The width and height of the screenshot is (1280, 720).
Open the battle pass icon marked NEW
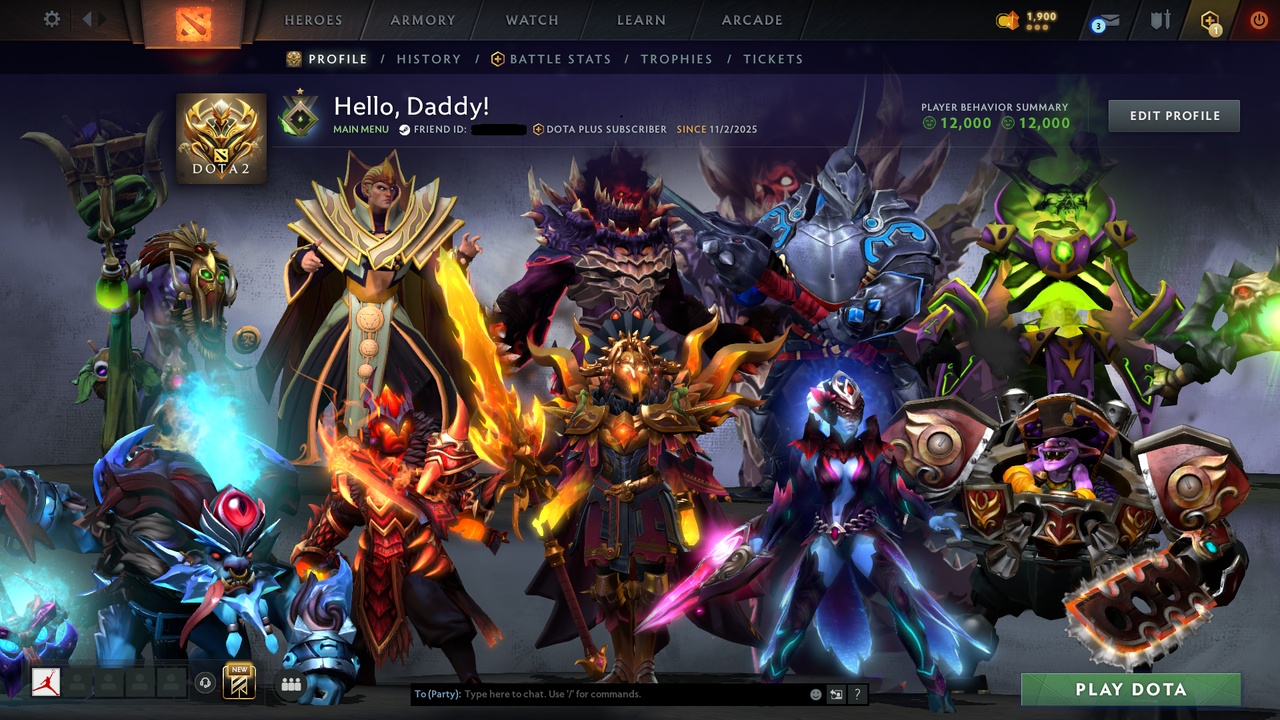[238, 681]
